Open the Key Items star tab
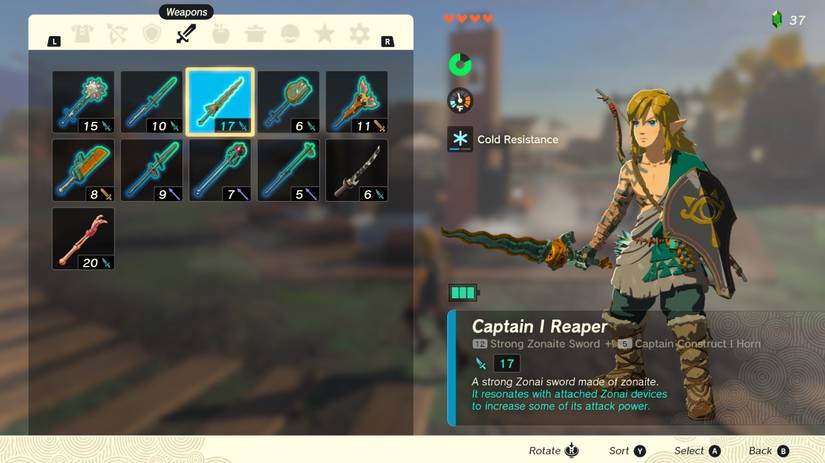The height and width of the screenshot is (463, 825). tap(325, 35)
